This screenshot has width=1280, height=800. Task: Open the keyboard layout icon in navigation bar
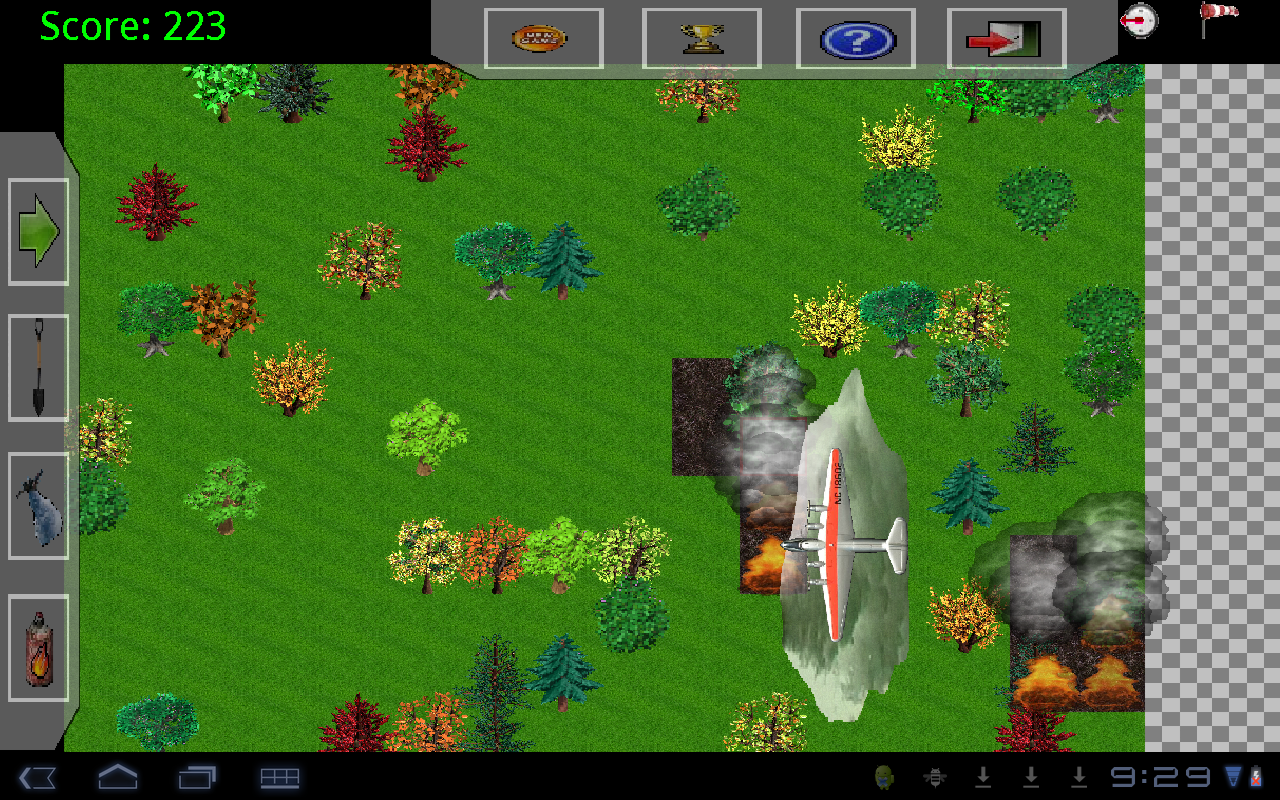(280, 777)
